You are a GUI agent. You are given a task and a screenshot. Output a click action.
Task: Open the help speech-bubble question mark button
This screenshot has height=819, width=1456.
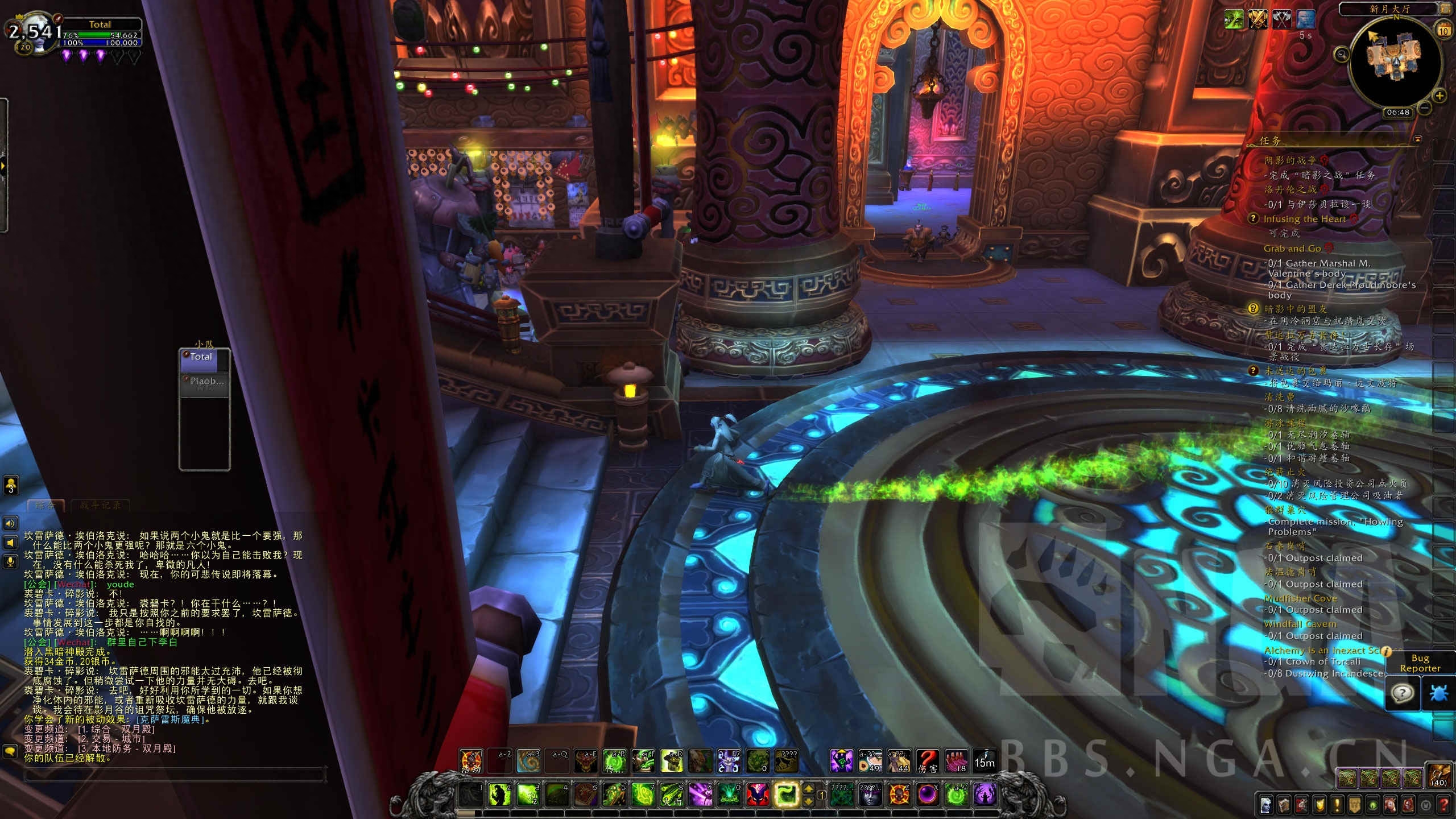1403,693
